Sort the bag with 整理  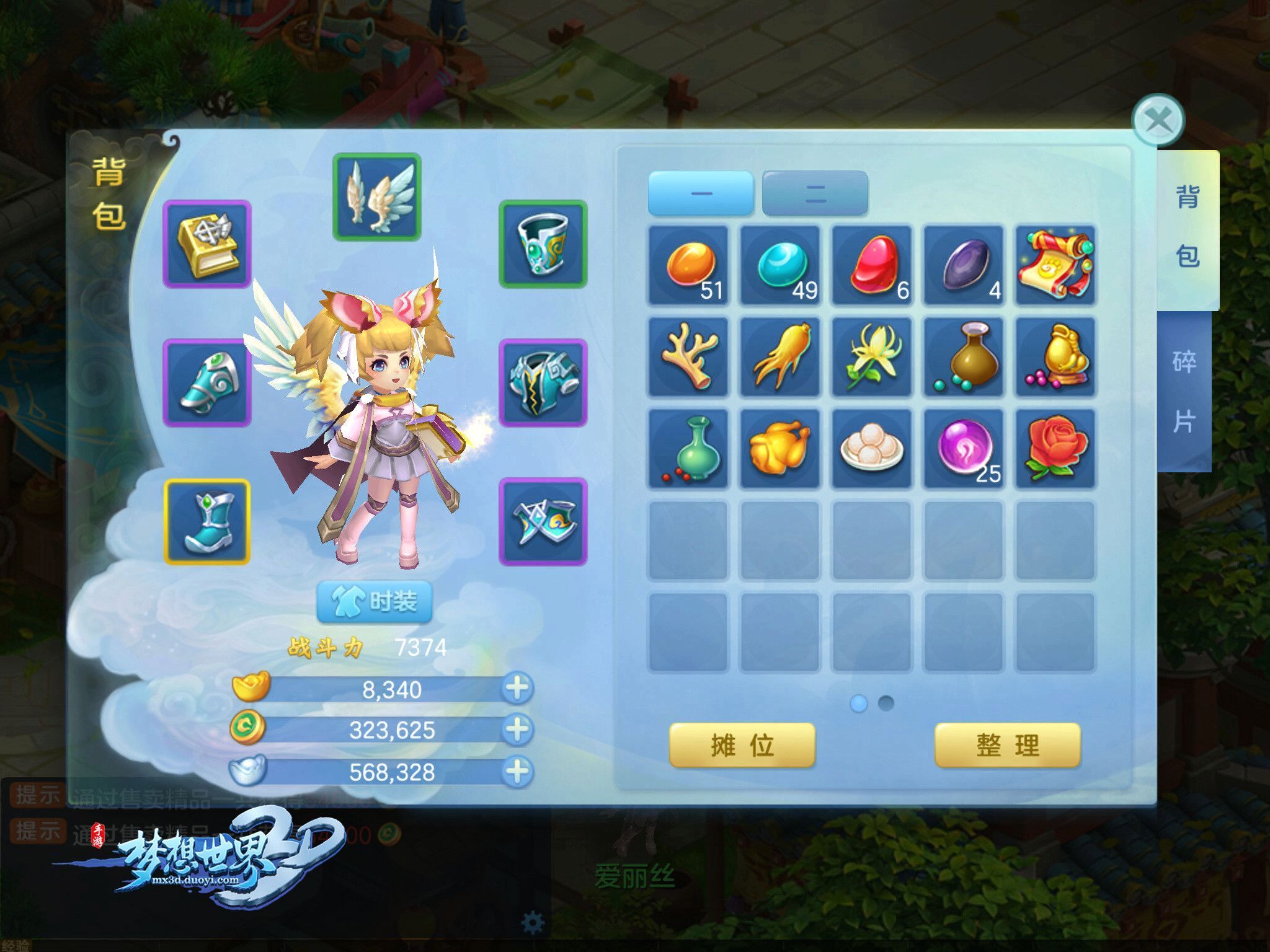click(1007, 745)
